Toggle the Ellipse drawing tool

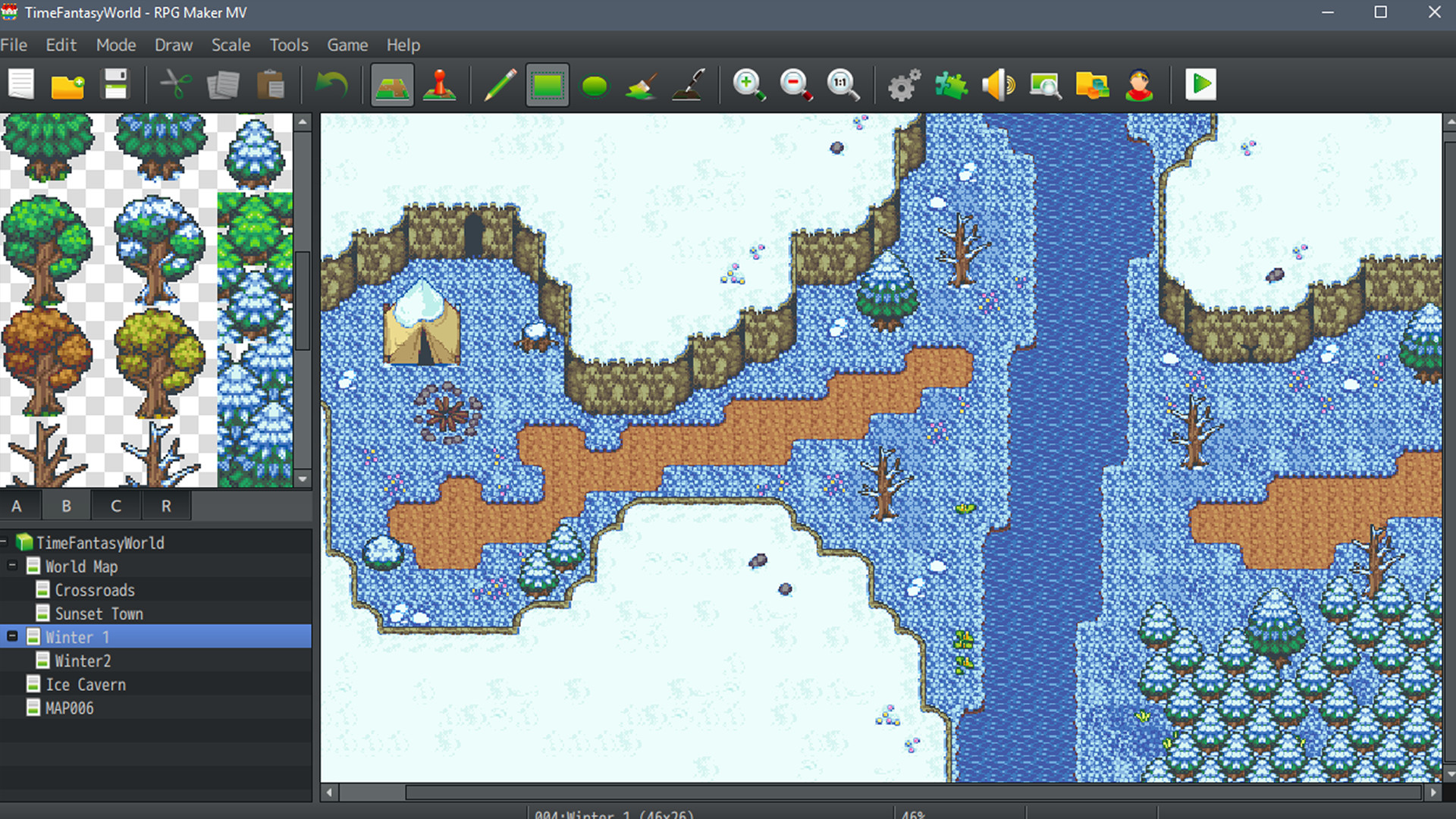pos(595,85)
